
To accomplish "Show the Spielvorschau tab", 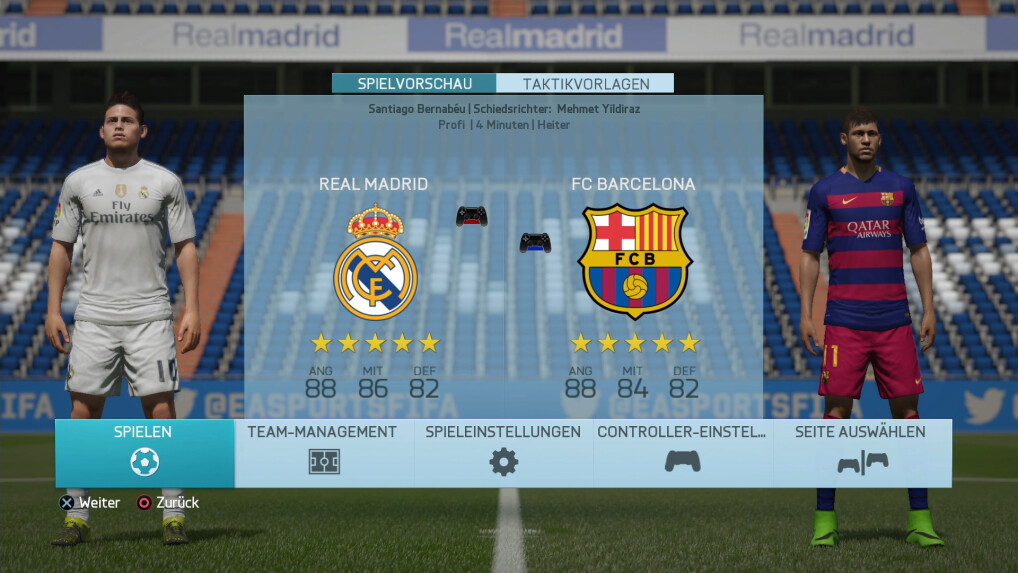I will pos(414,84).
